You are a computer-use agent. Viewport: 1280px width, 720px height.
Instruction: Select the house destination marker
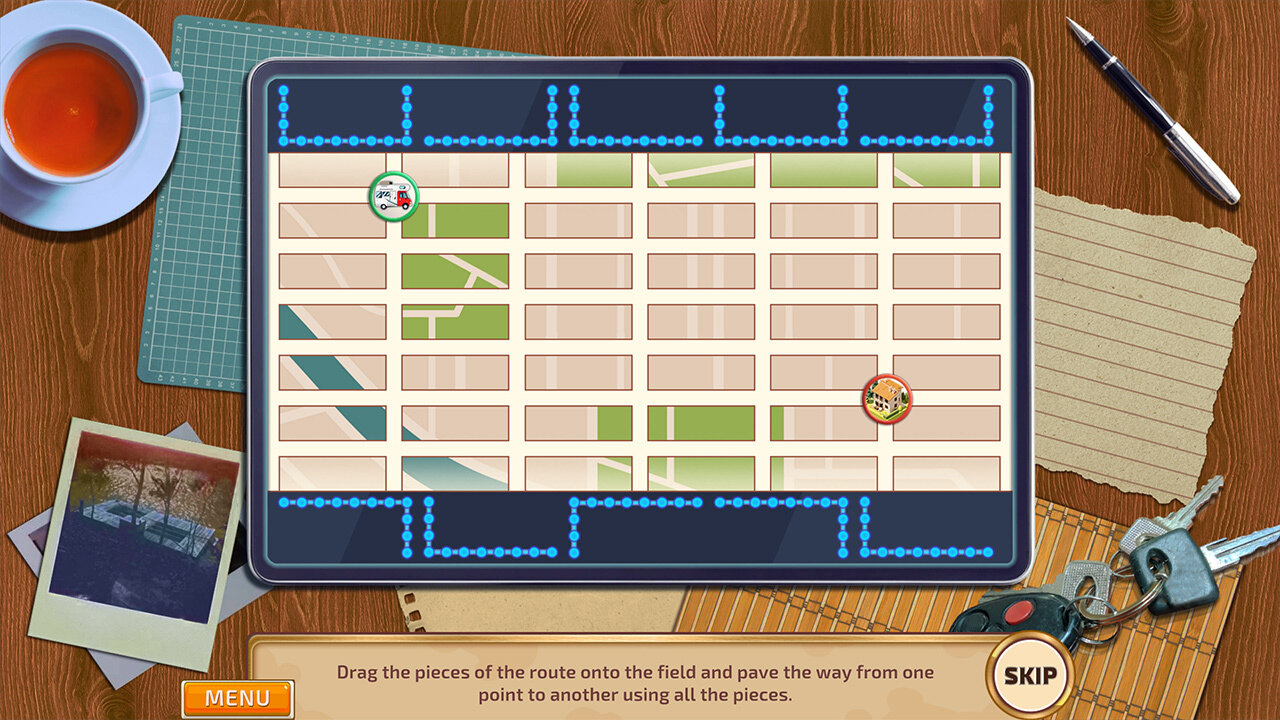(x=887, y=399)
